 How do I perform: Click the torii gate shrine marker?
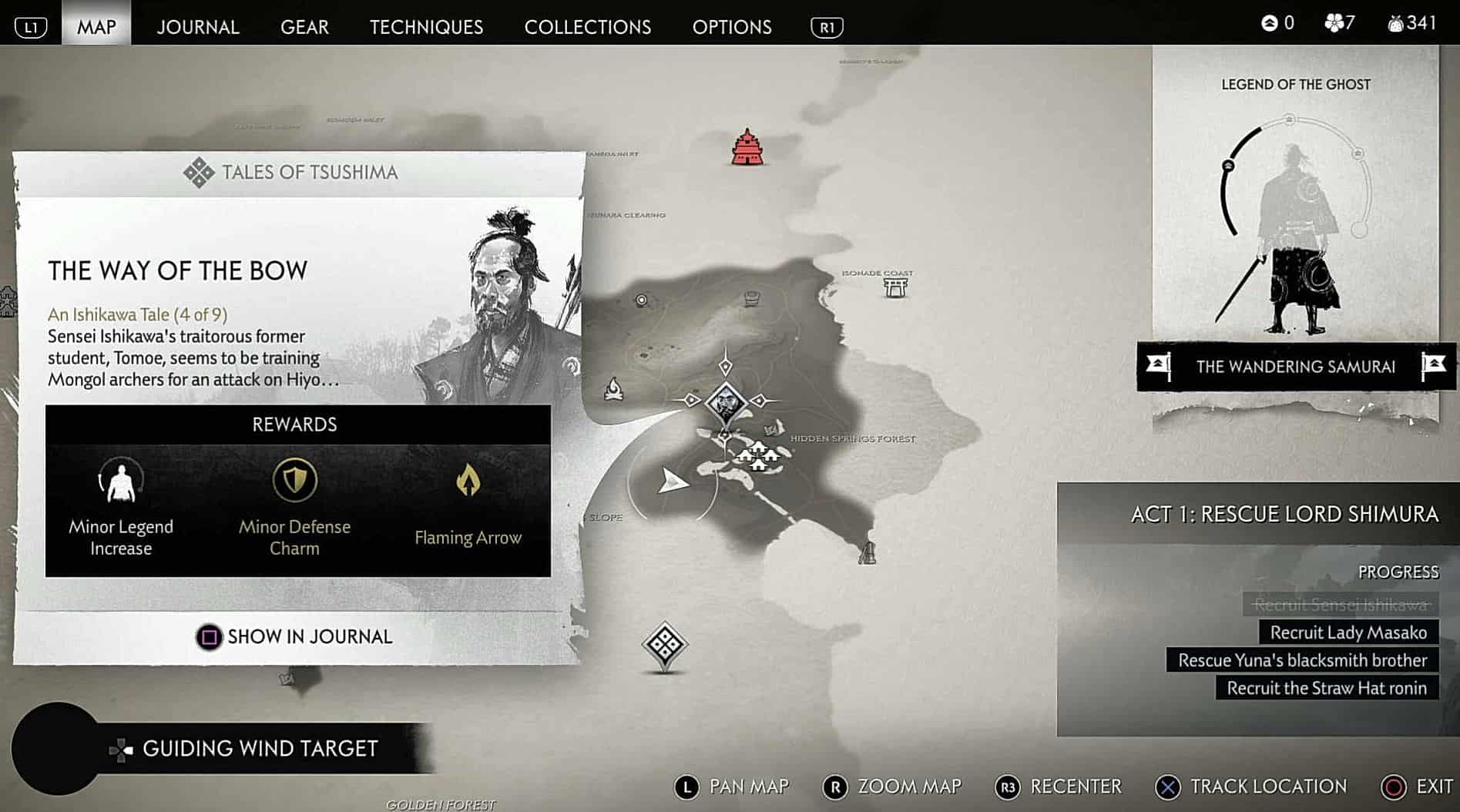895,287
